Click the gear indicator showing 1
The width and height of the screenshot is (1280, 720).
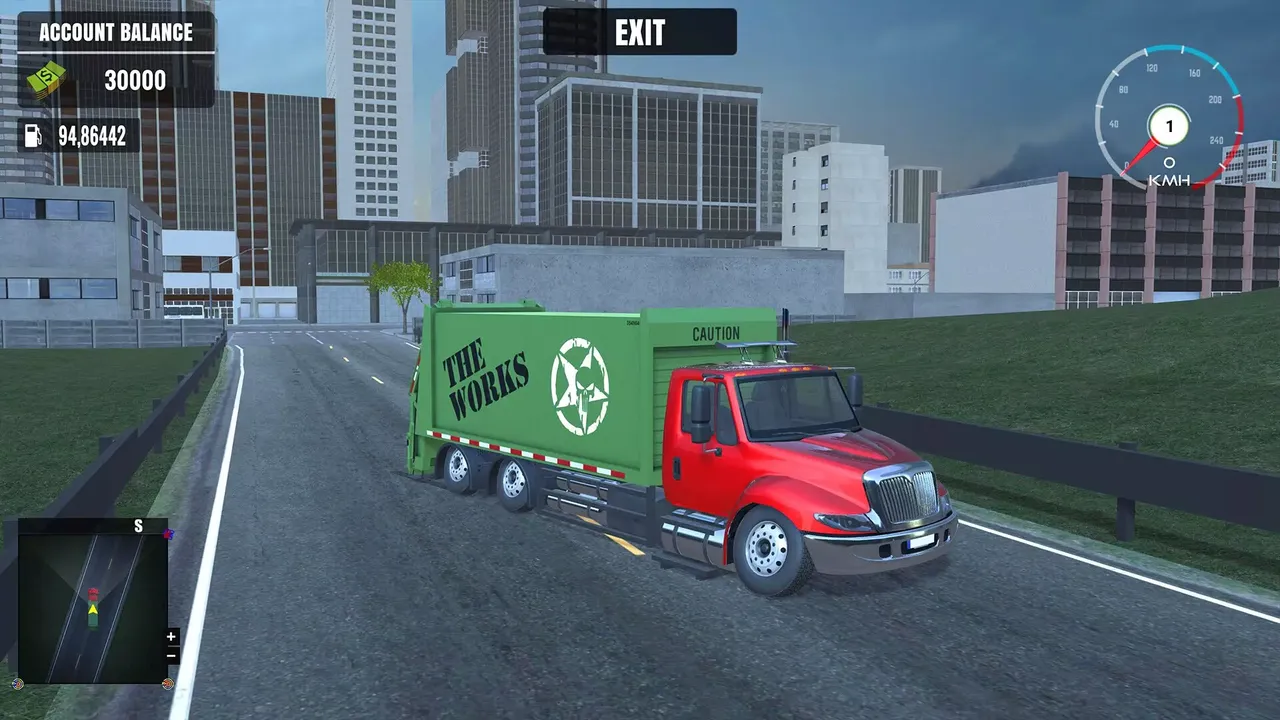pos(1167,124)
